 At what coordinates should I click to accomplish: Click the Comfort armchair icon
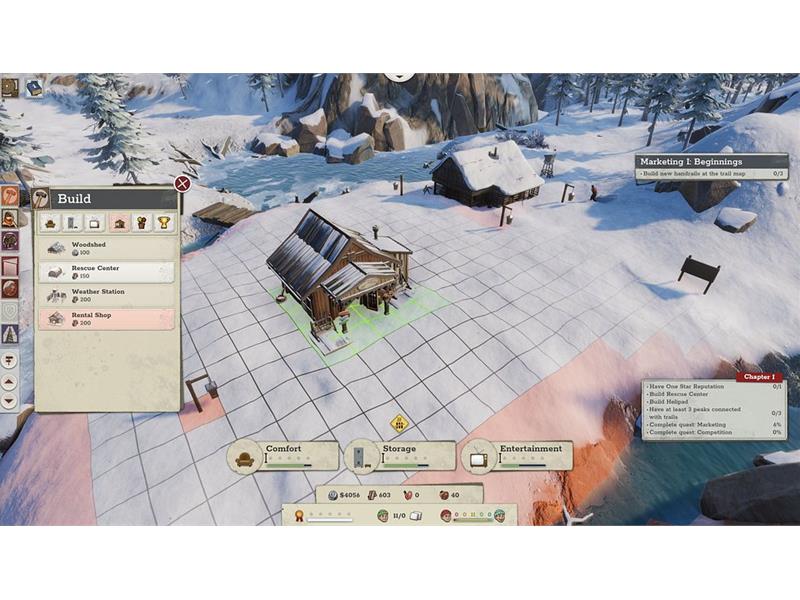[243, 457]
